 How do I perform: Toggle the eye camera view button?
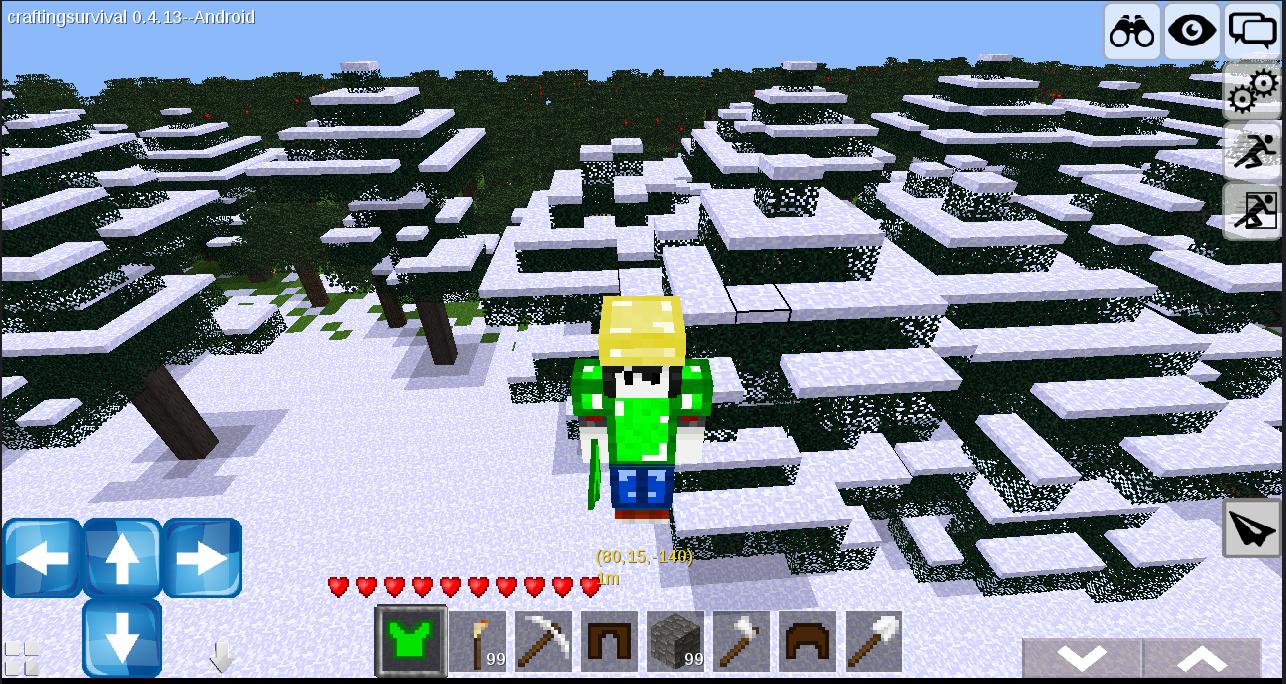click(x=1192, y=30)
